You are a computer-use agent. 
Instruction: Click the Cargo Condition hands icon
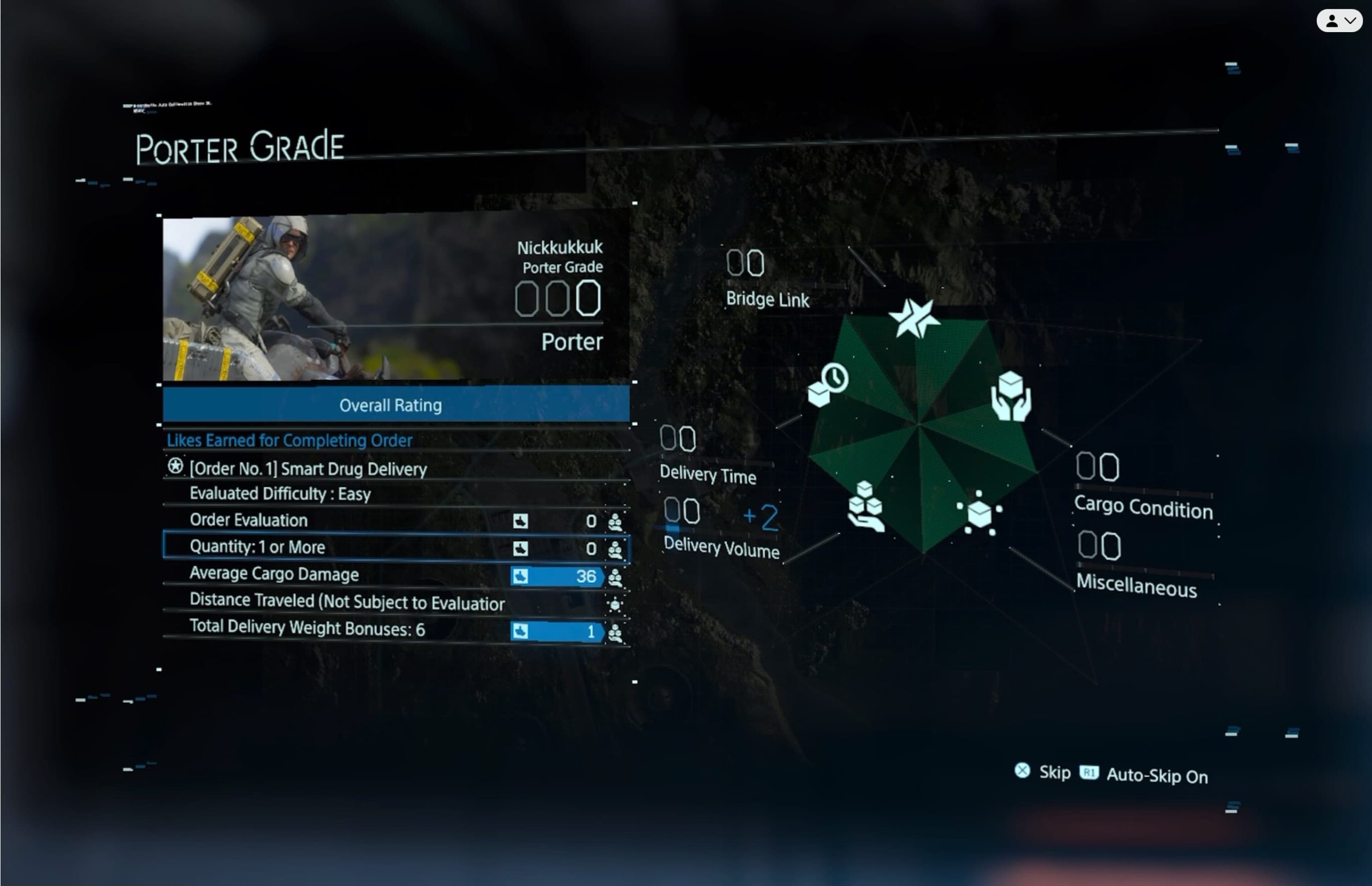1011,396
